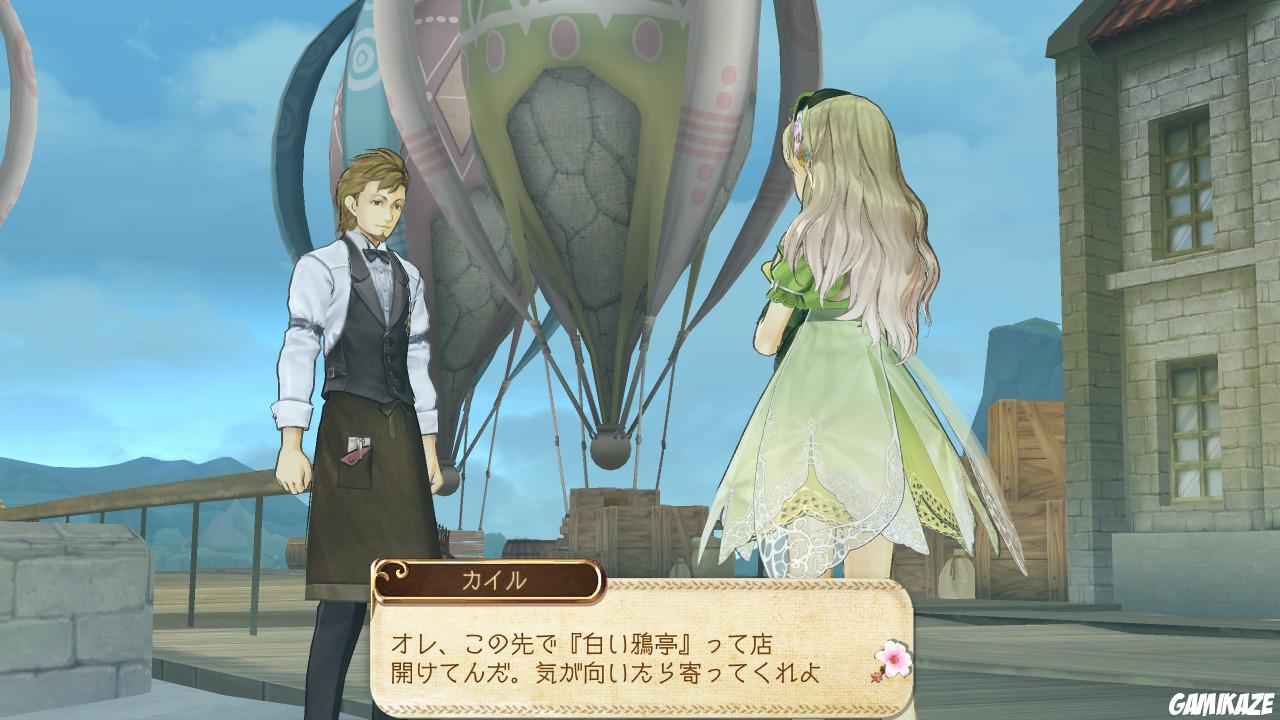Click the pink flower icon in the dialogue box
This screenshot has height=720, width=1280.
click(x=893, y=657)
